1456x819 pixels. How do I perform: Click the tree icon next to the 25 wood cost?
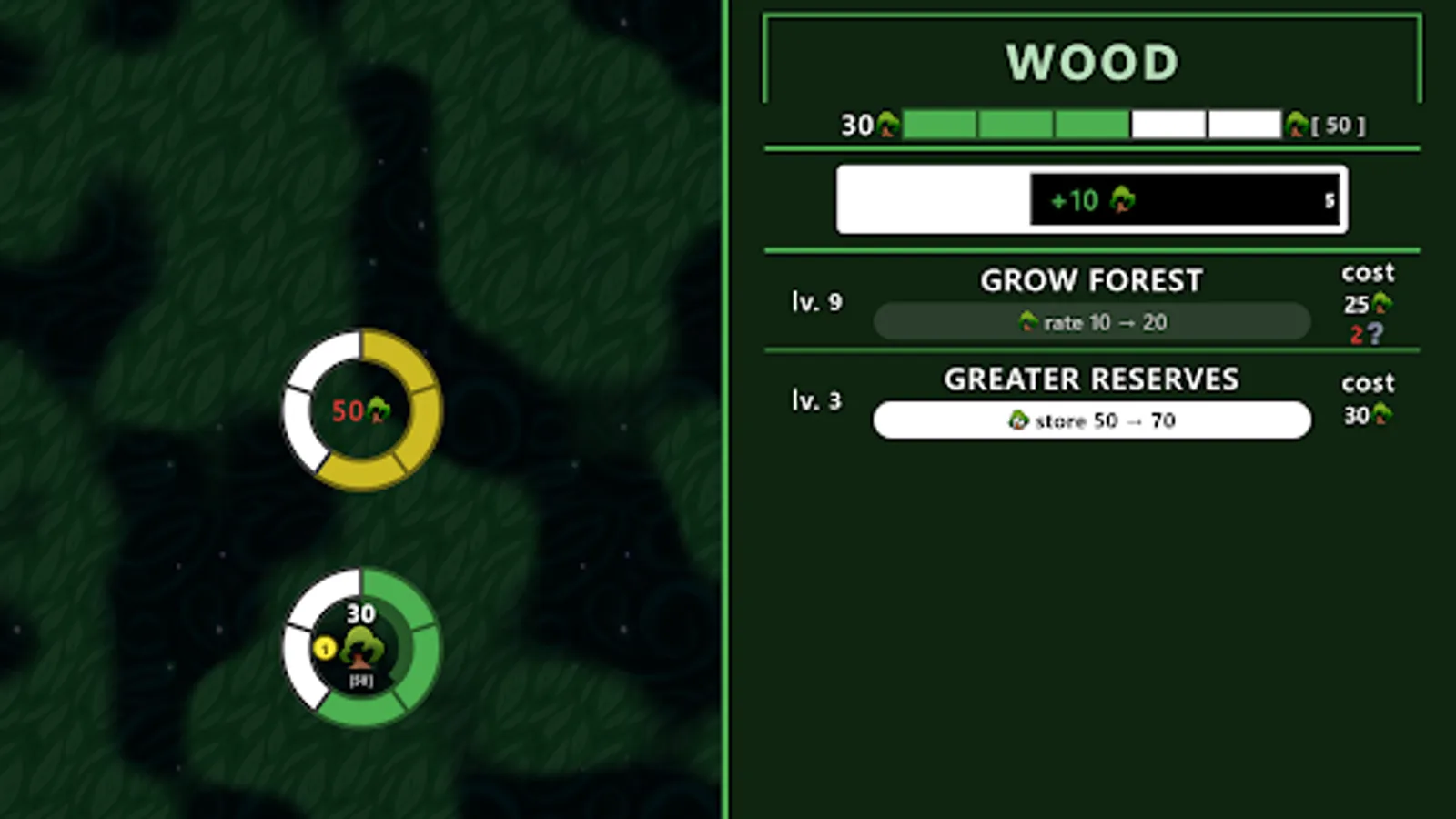click(1380, 303)
